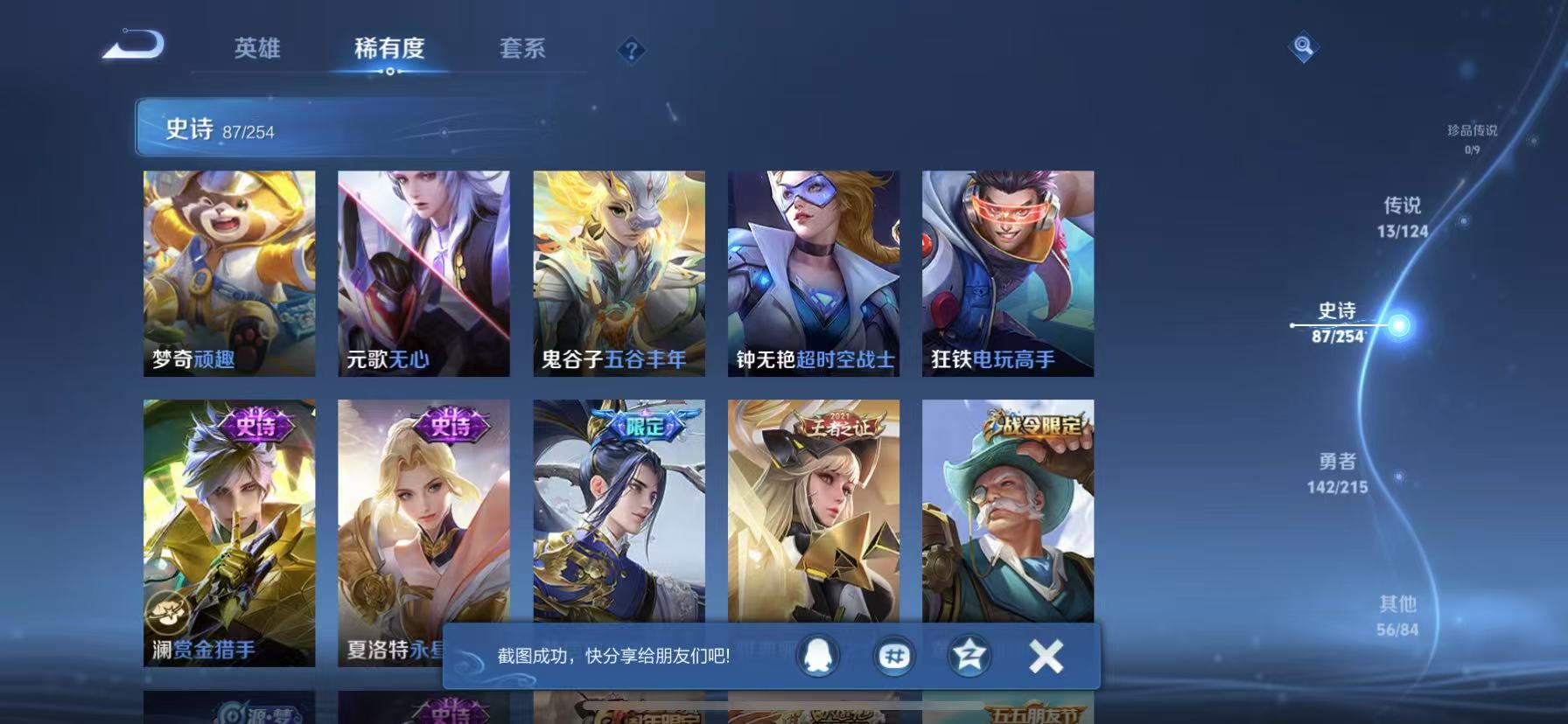Open the 套系 tab
Screen dimensions: 1568x724
pyautogui.click(x=522, y=50)
